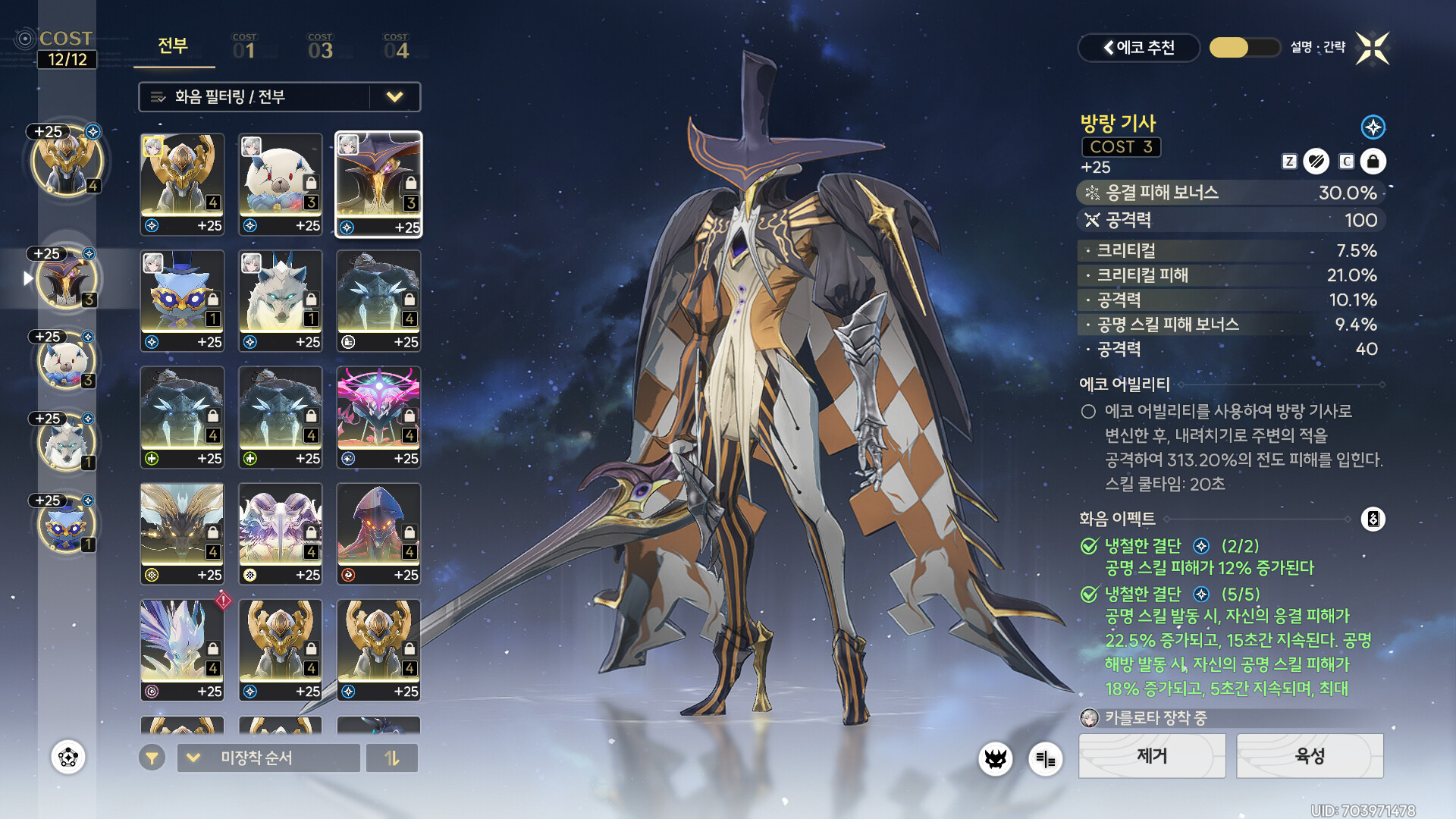Open the yellow funnel filter button
This screenshot has width=1456, height=819.
152,758
